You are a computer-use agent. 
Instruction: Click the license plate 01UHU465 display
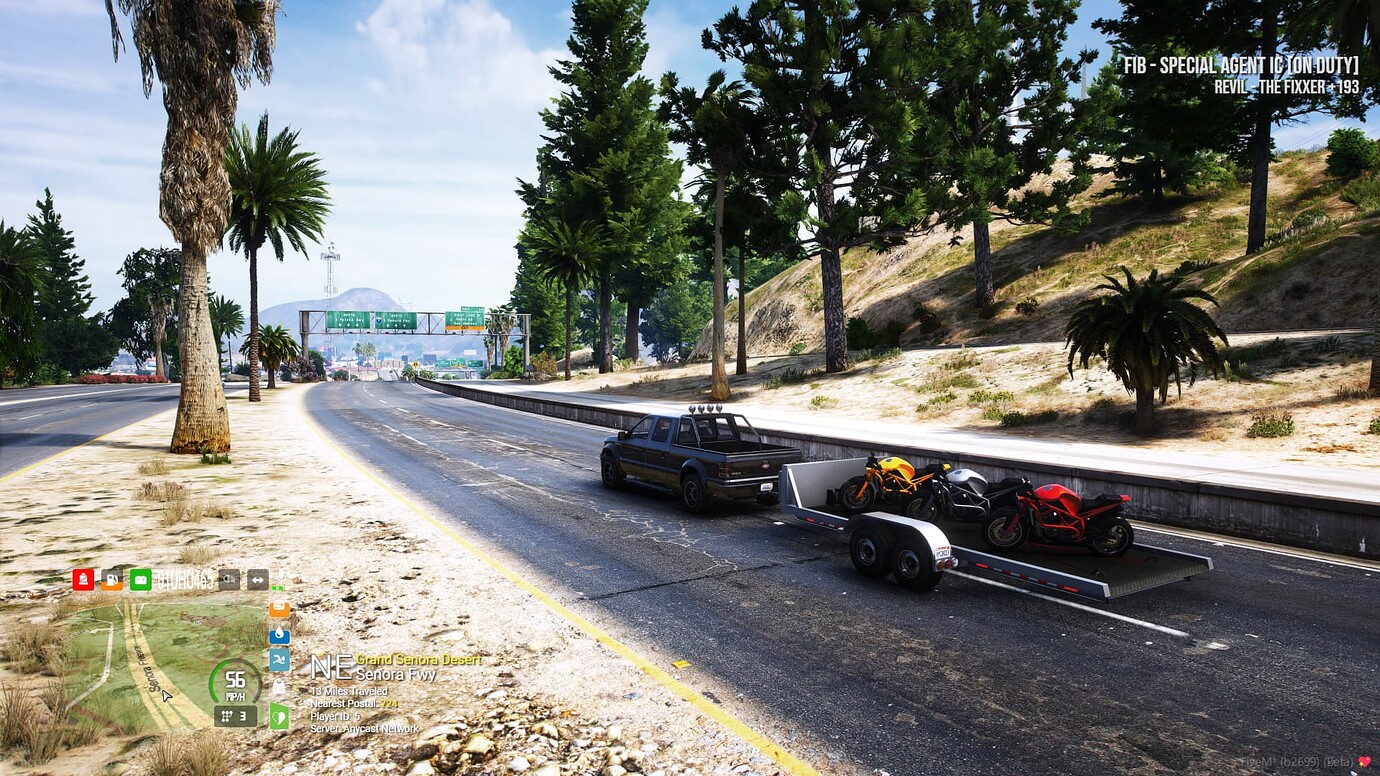point(184,580)
